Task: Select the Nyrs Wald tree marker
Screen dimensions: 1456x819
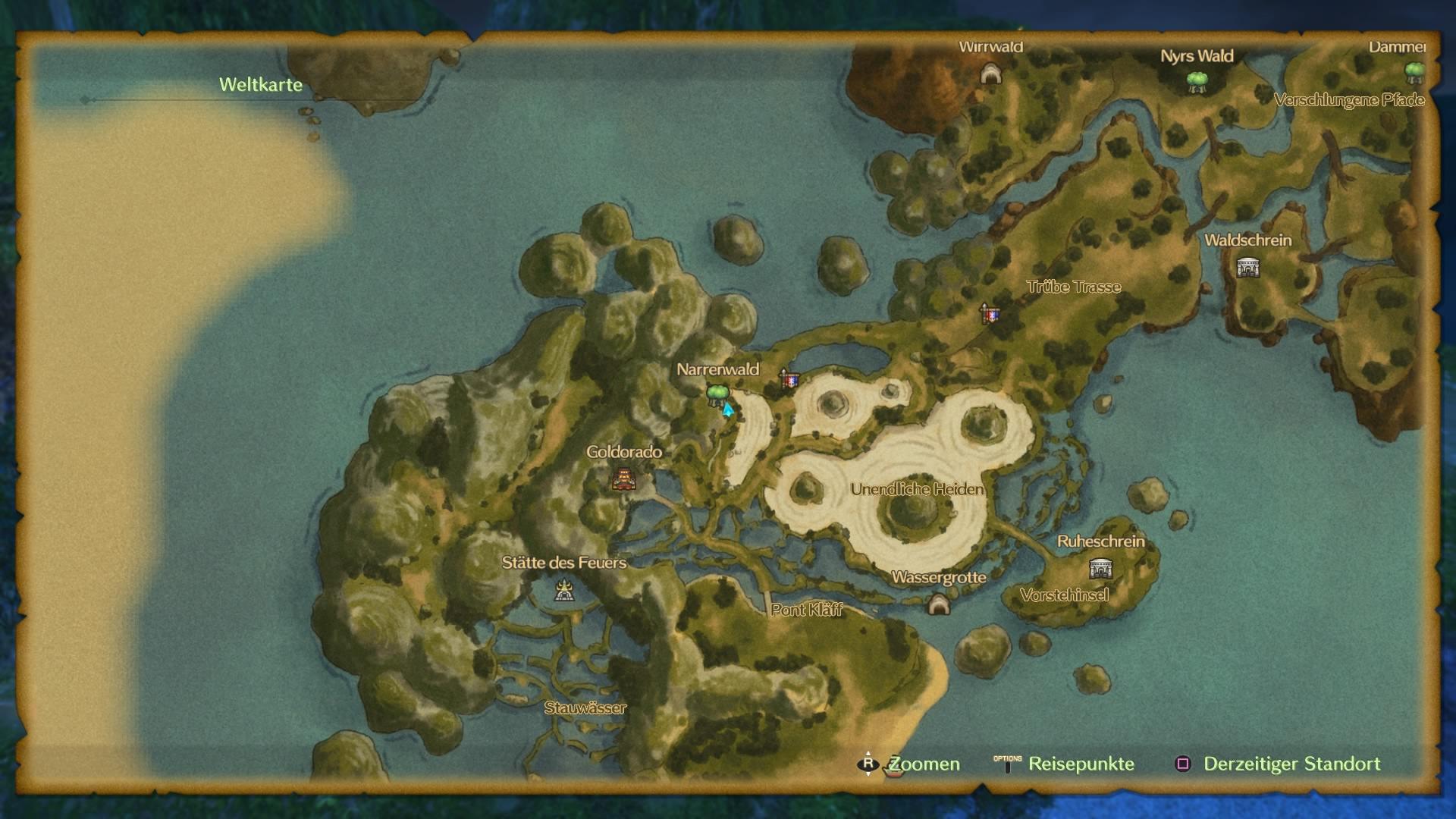Action: pos(1197,81)
